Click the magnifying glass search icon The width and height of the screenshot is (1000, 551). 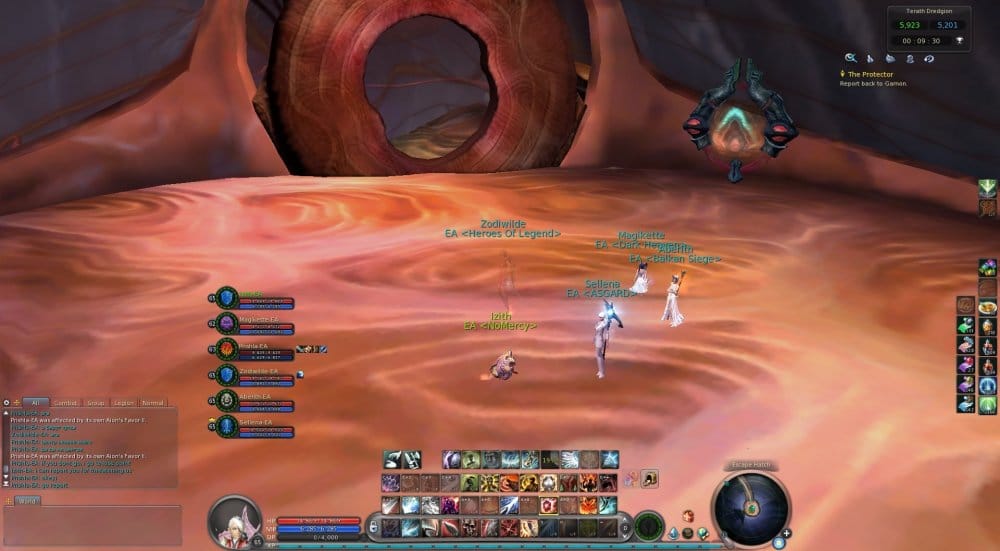tap(851, 59)
